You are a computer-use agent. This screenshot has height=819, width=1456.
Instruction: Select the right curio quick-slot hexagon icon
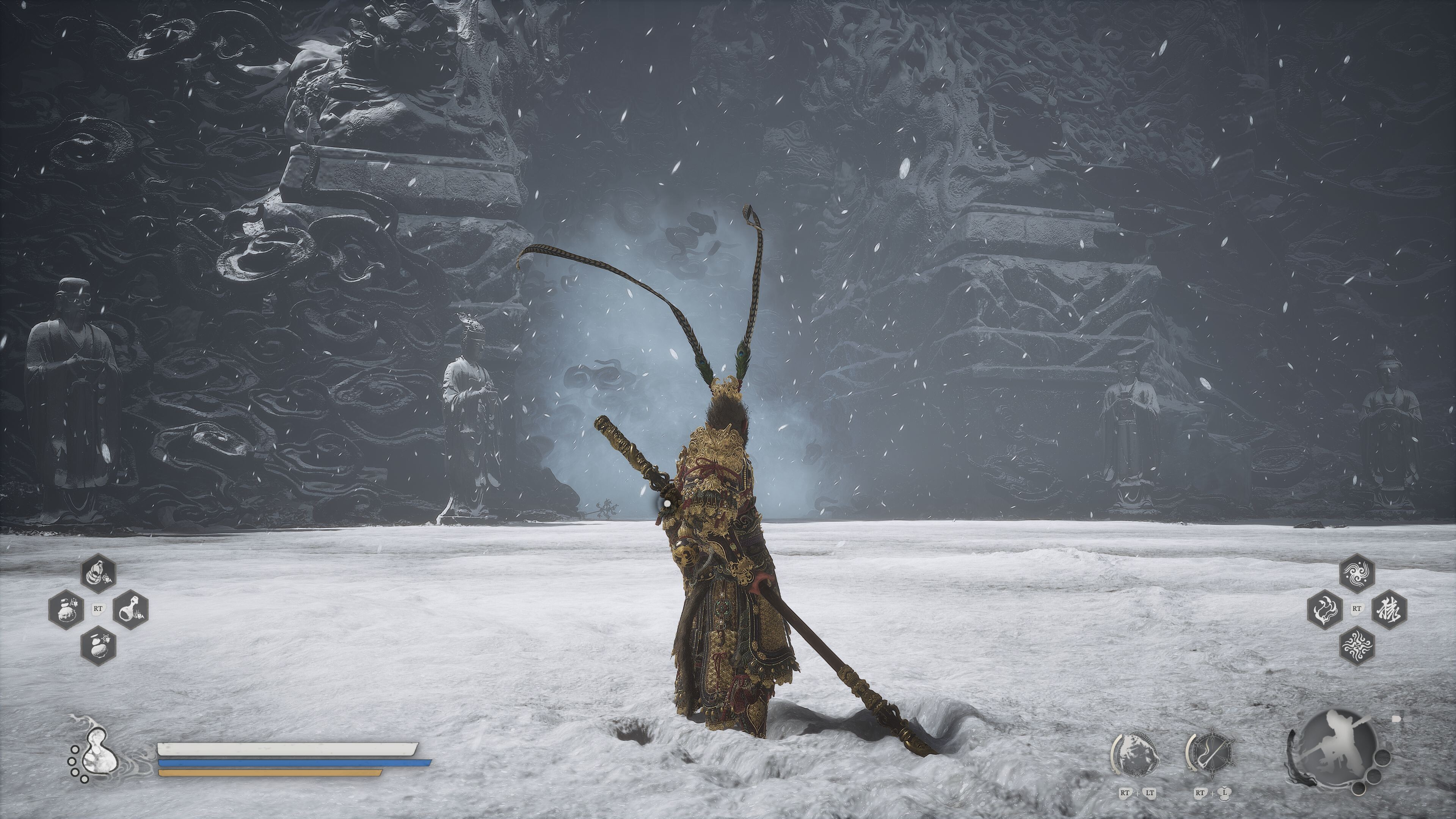131,610
